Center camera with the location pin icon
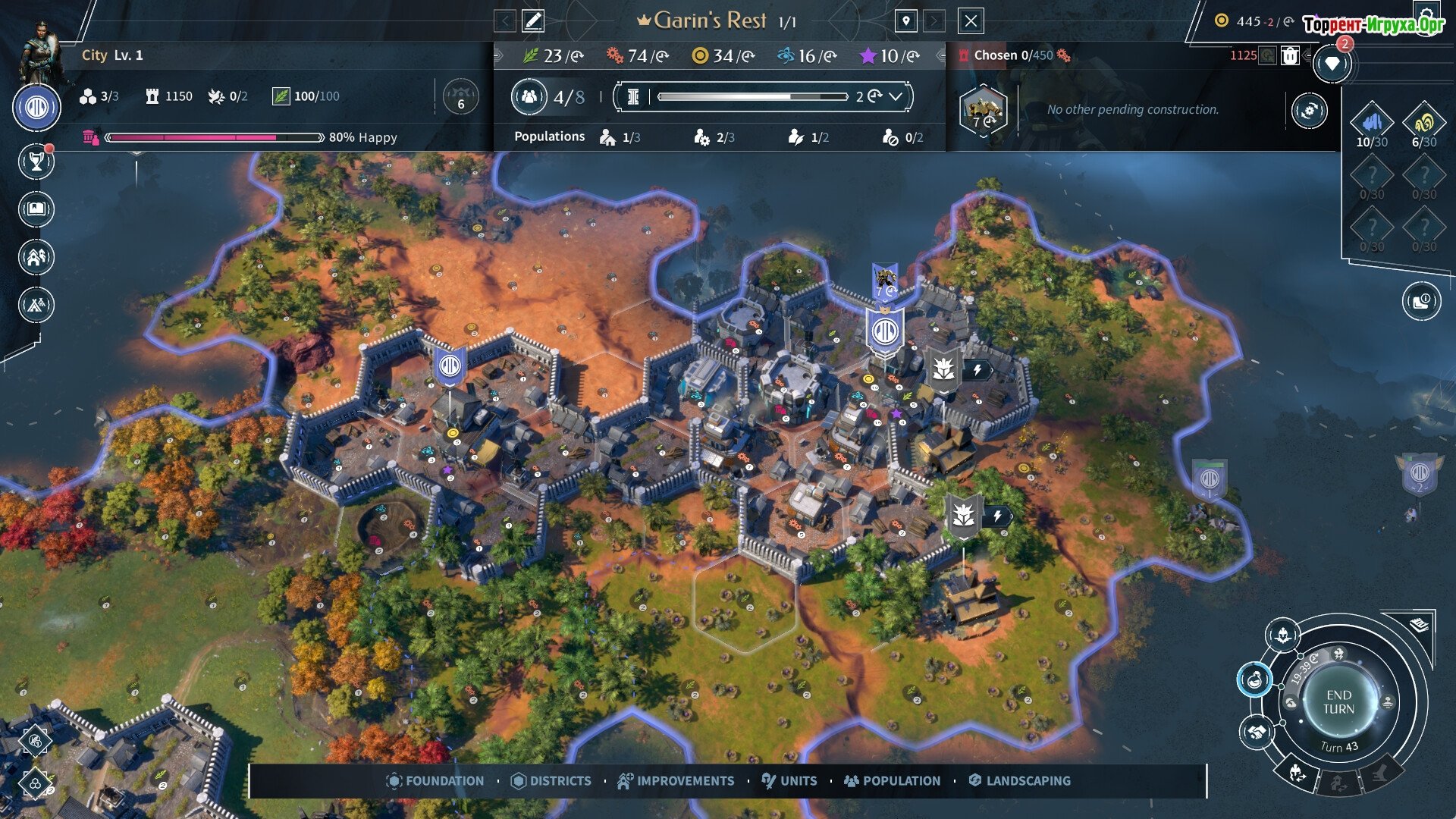Image resolution: width=1456 pixels, height=819 pixels. [905, 21]
